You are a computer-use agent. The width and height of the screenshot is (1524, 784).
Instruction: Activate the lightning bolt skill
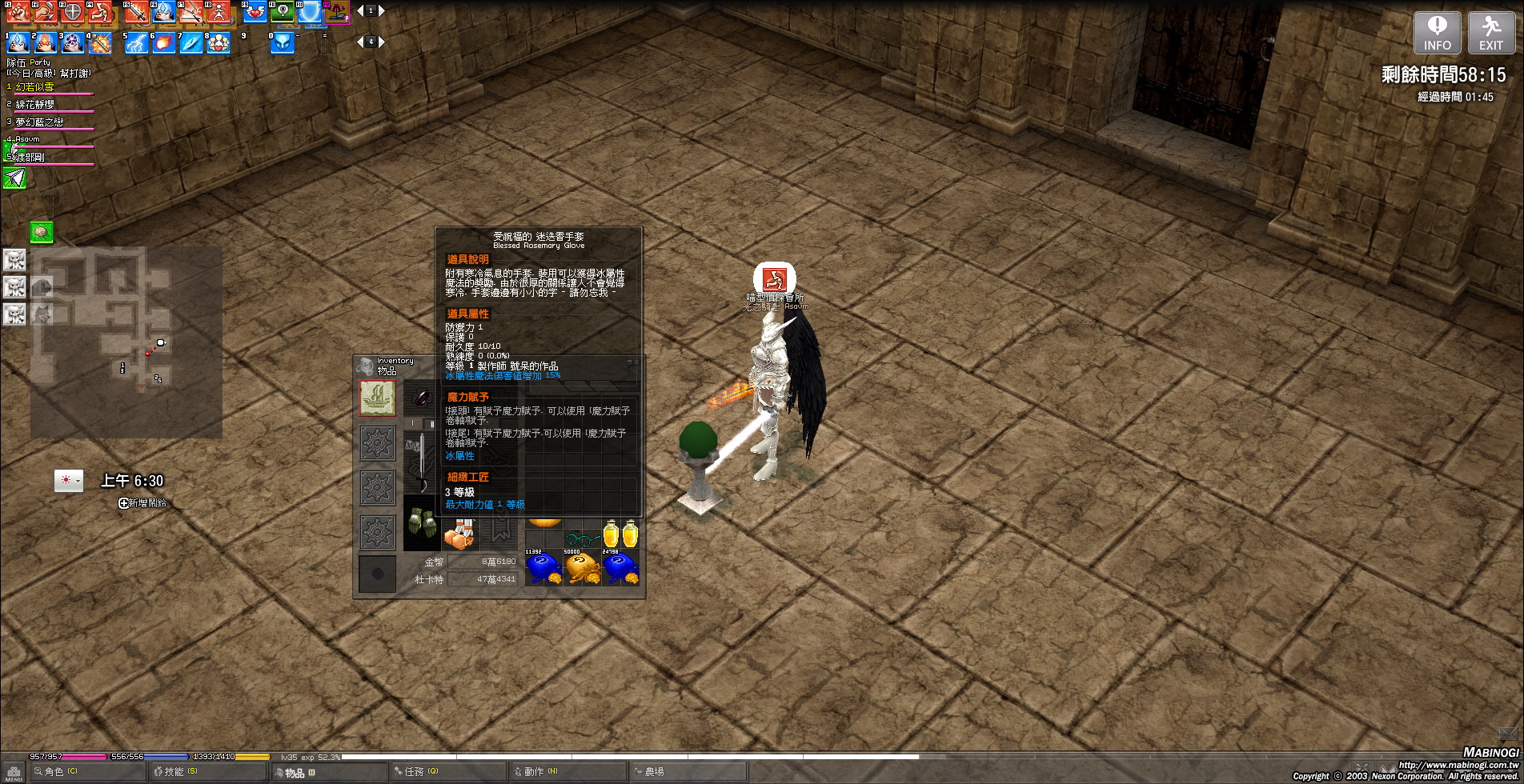click(x=136, y=42)
